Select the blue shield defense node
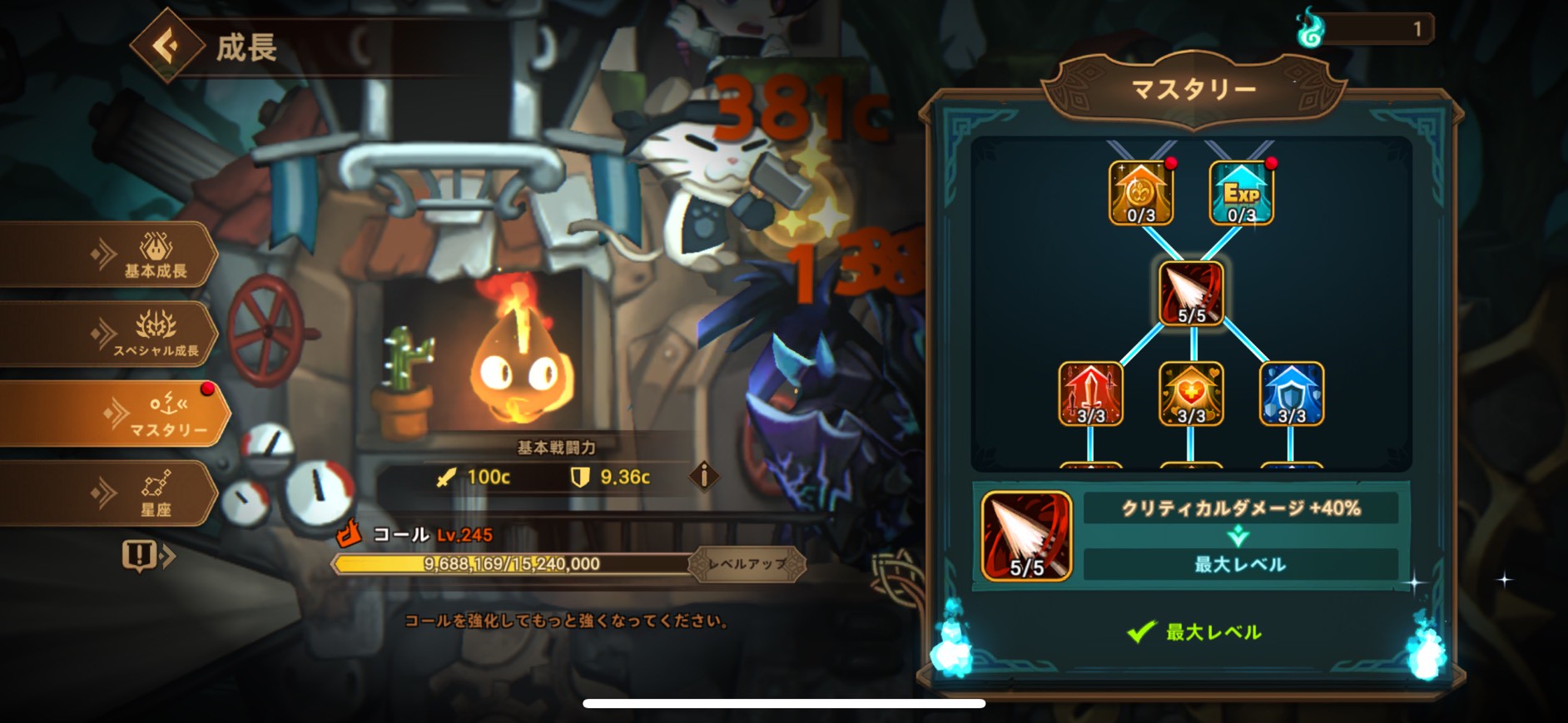Image resolution: width=1568 pixels, height=723 pixels. [1291, 394]
